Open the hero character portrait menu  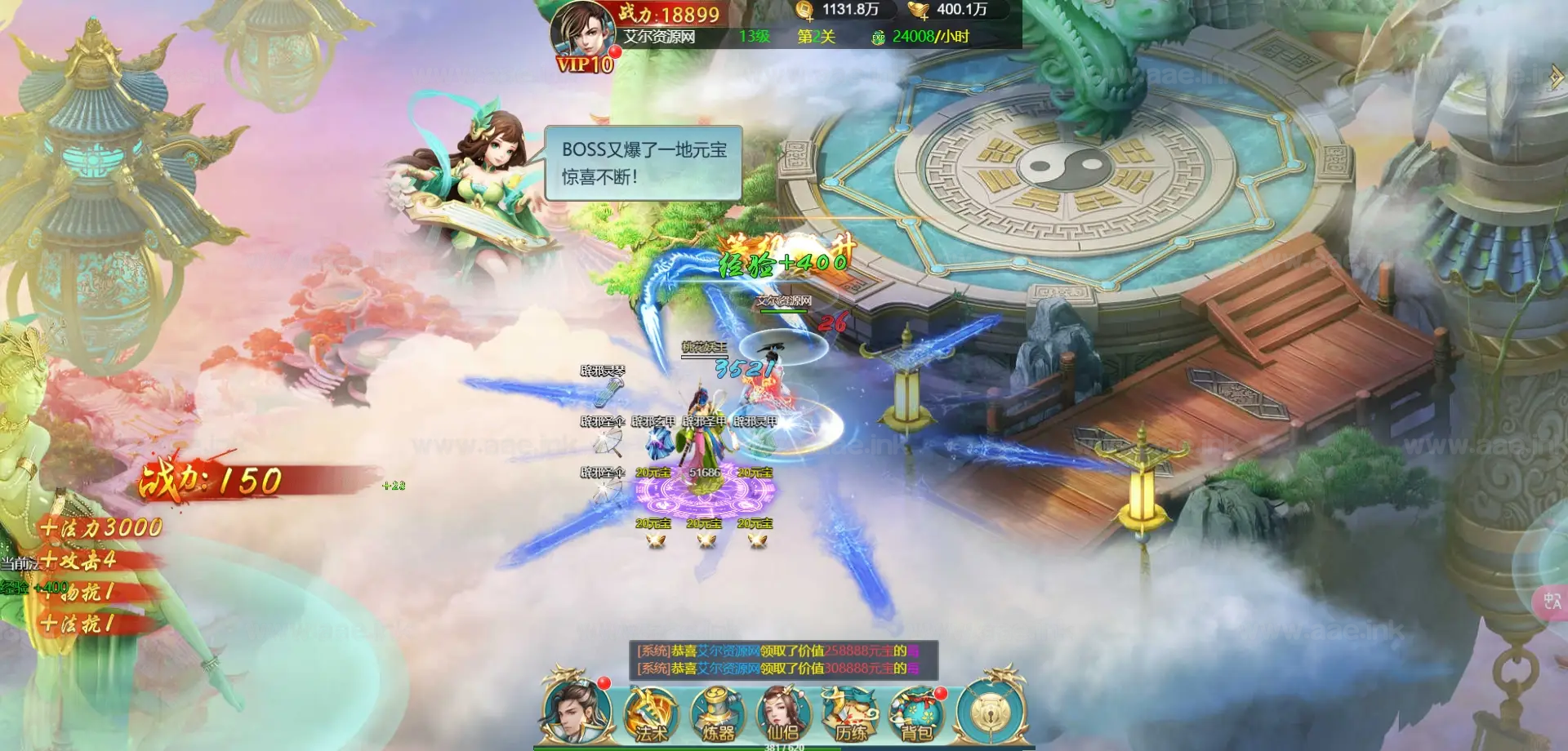(x=577, y=712)
